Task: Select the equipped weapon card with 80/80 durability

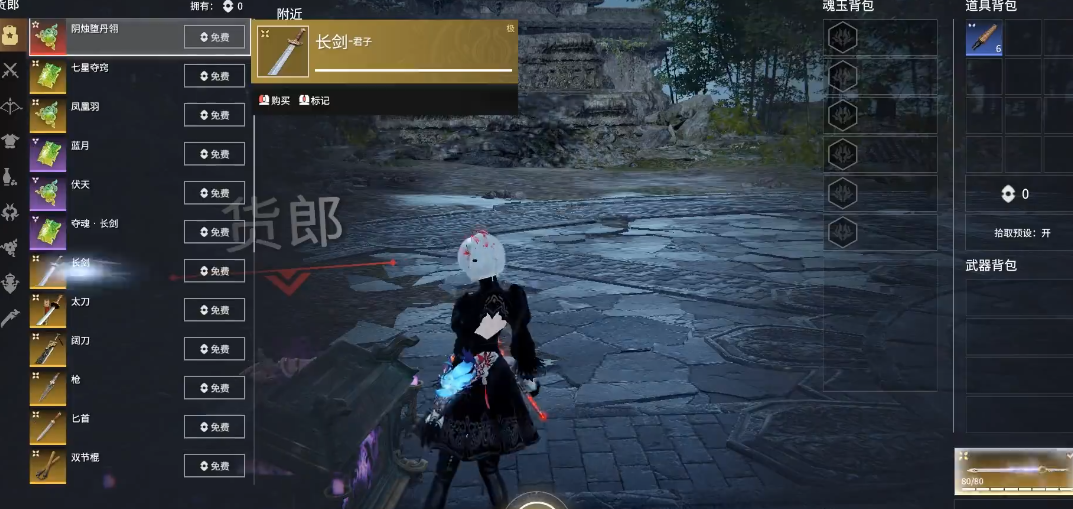Action: point(1012,472)
